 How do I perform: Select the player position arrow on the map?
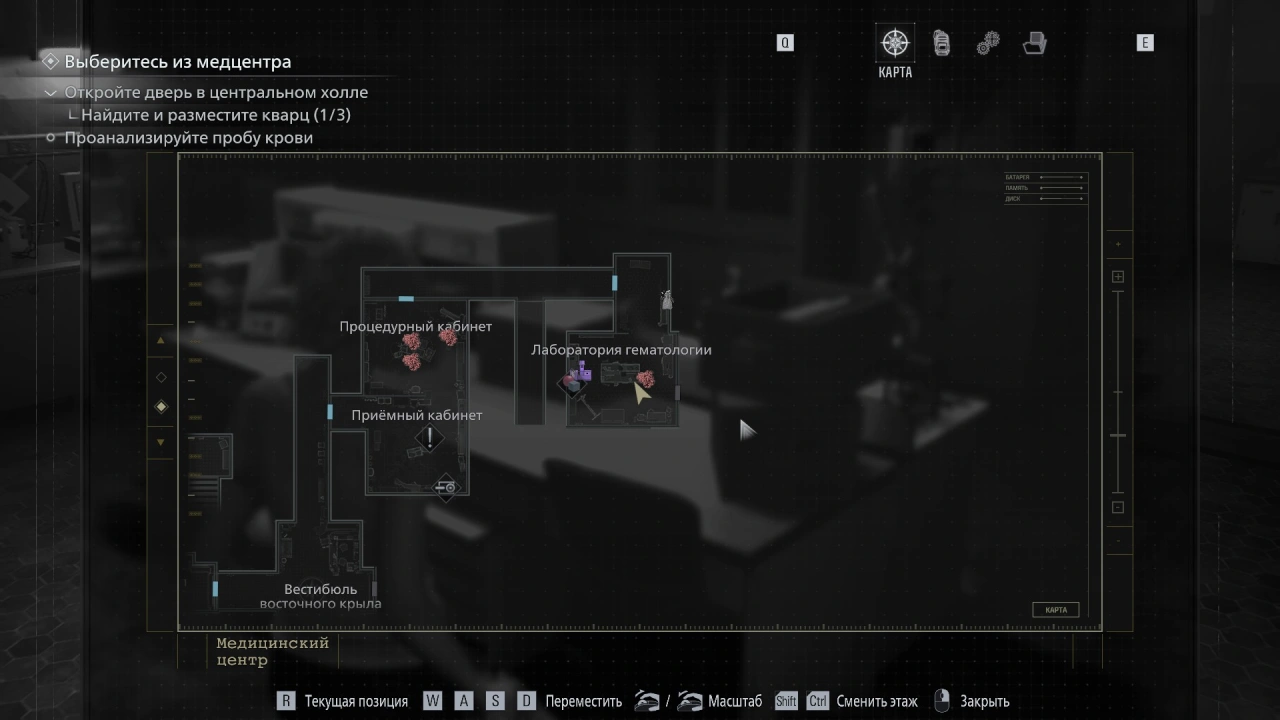(x=640, y=393)
